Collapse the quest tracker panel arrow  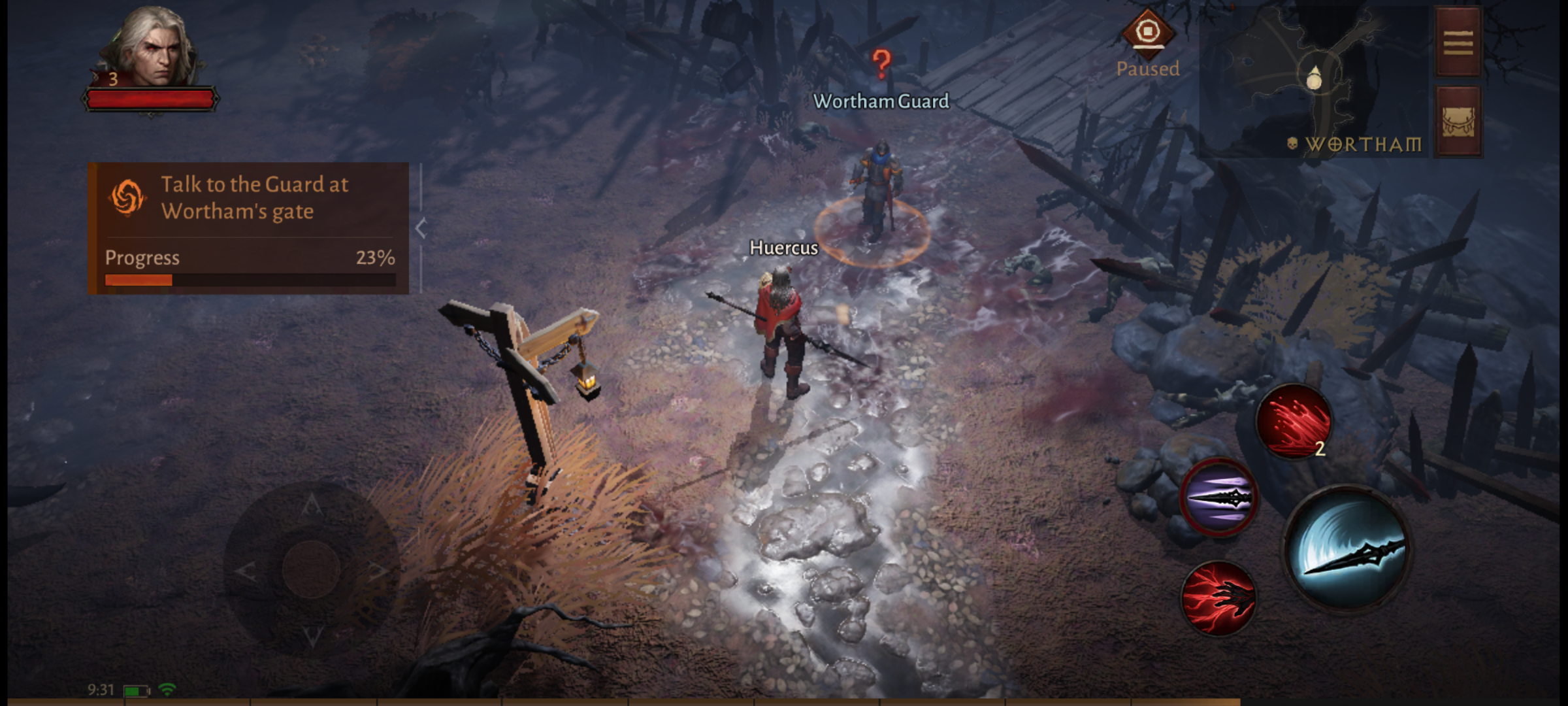click(421, 228)
